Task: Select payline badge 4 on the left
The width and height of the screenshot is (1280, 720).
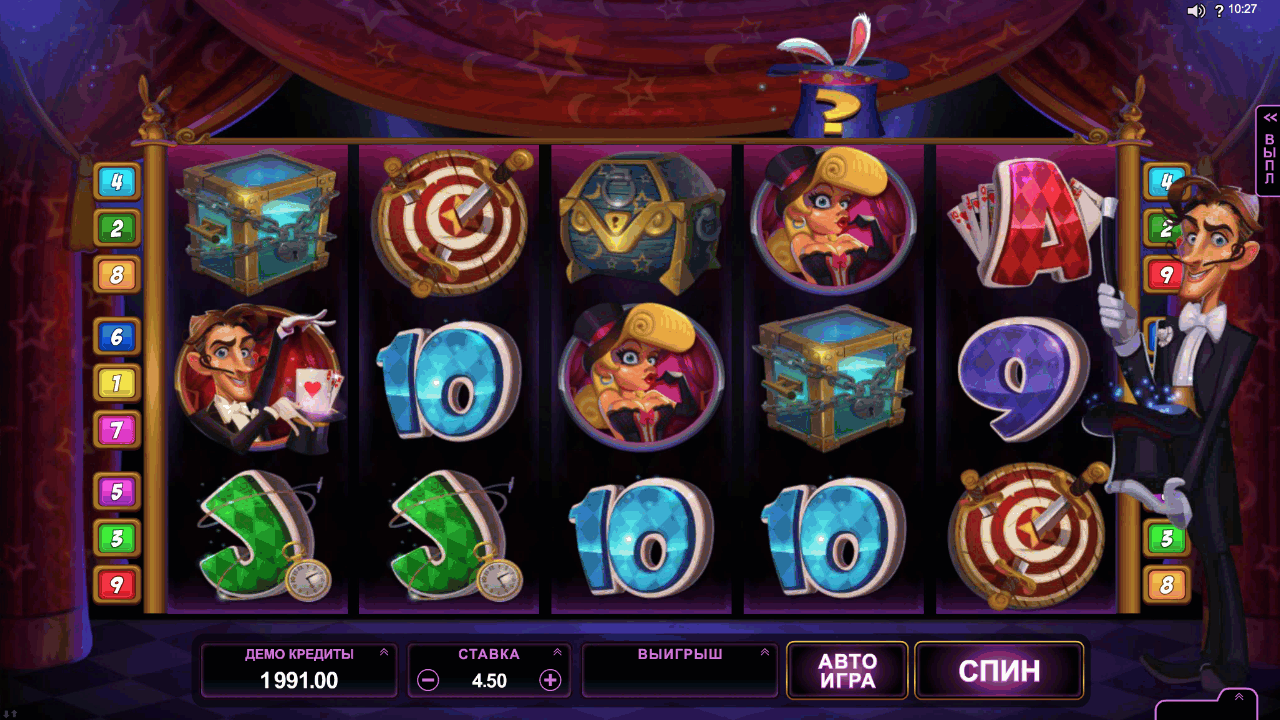Action: [117, 182]
